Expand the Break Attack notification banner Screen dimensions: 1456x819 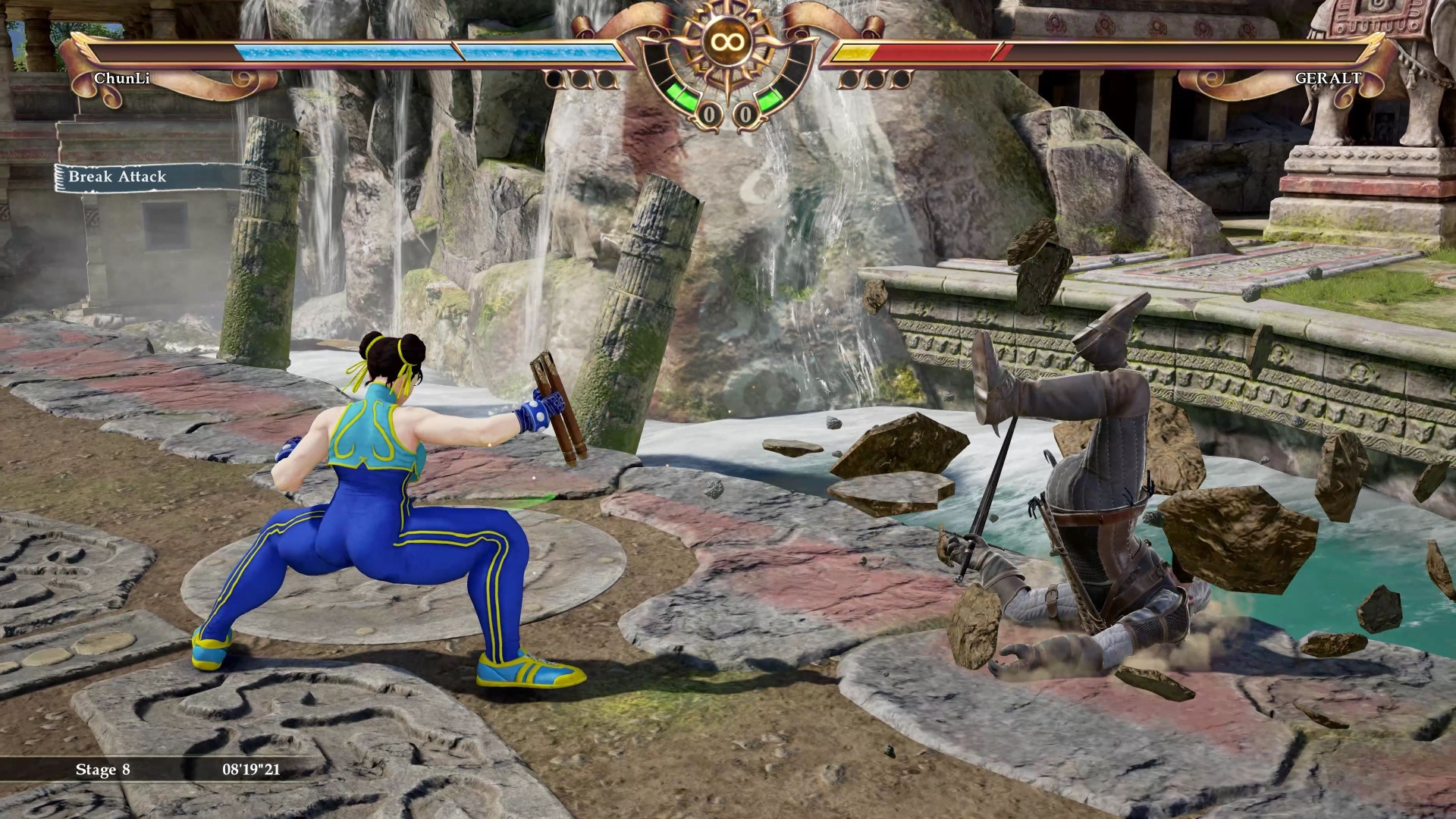[x=117, y=176]
